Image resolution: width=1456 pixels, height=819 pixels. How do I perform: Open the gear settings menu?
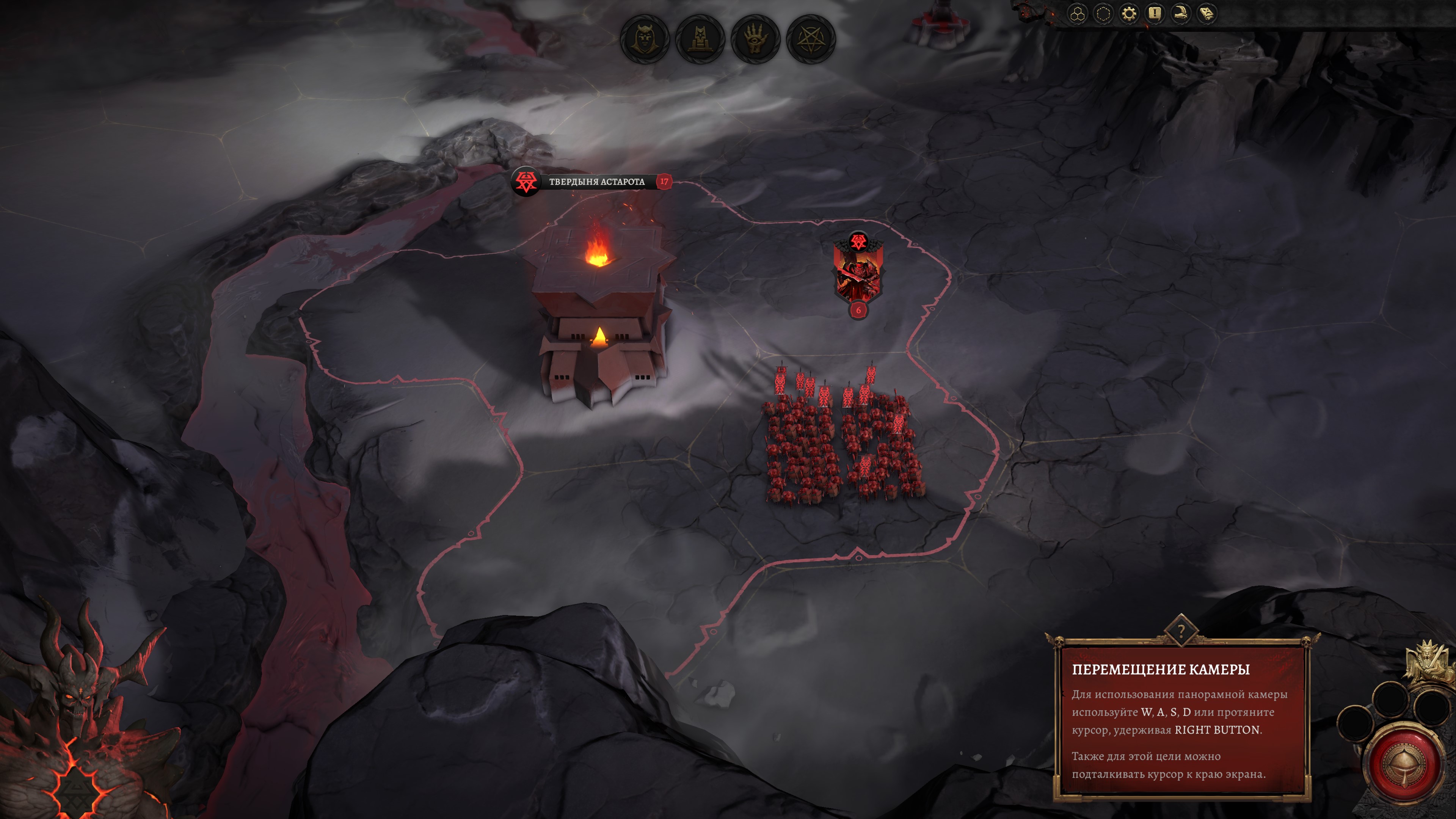click(1129, 14)
